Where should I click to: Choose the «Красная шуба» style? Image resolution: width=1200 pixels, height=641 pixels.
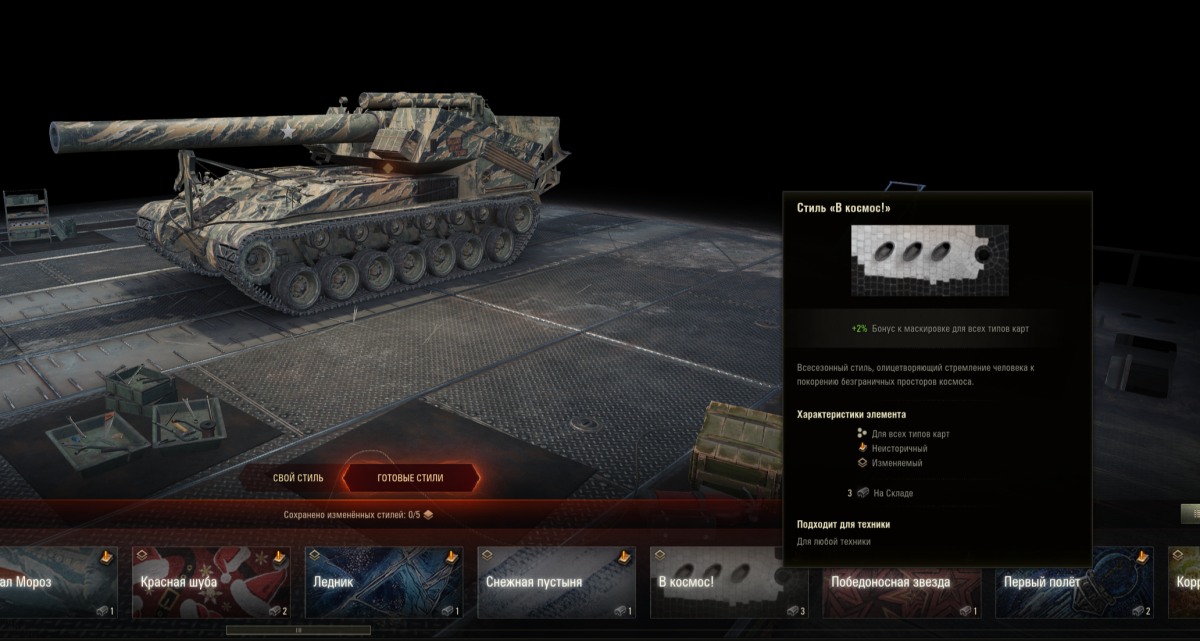click(x=211, y=582)
